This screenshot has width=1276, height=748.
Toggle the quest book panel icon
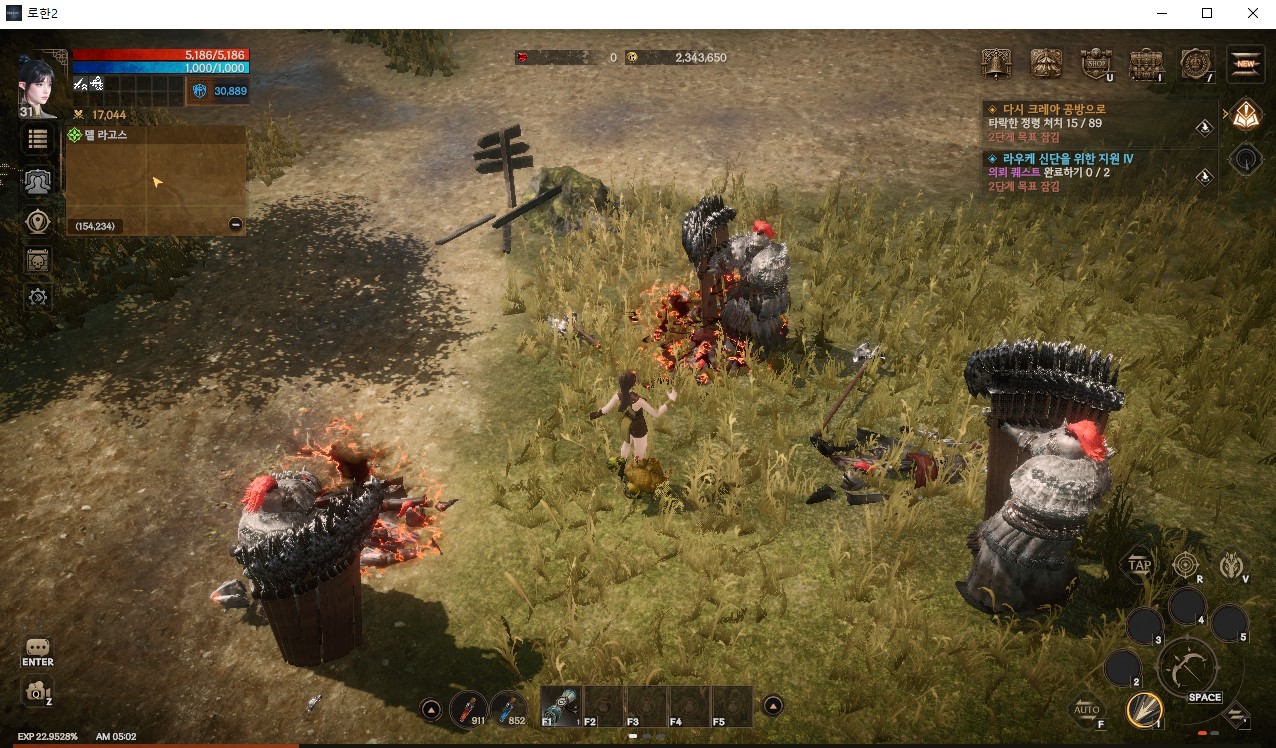[x=1245, y=115]
